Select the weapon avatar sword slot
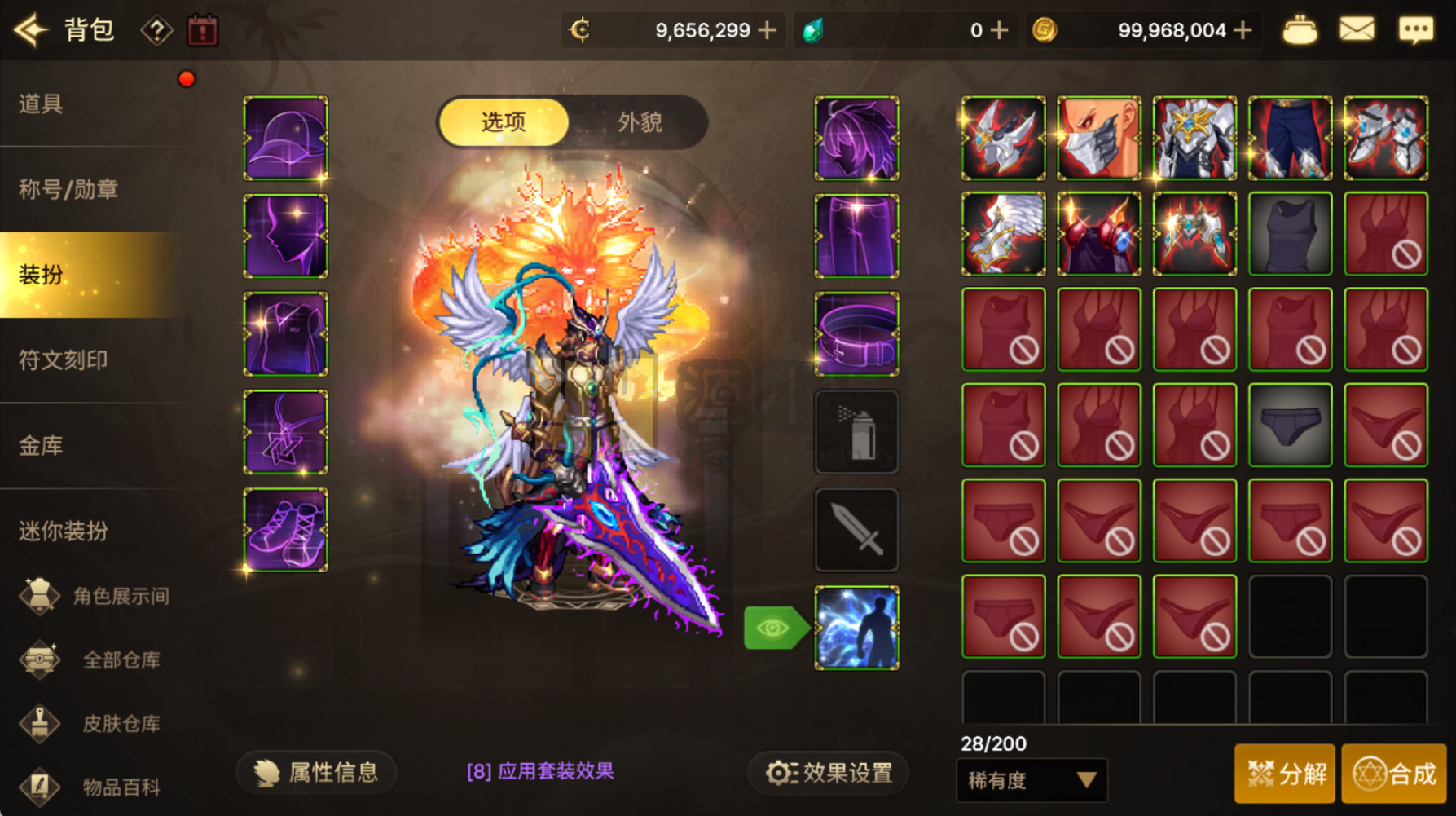 coord(856,528)
